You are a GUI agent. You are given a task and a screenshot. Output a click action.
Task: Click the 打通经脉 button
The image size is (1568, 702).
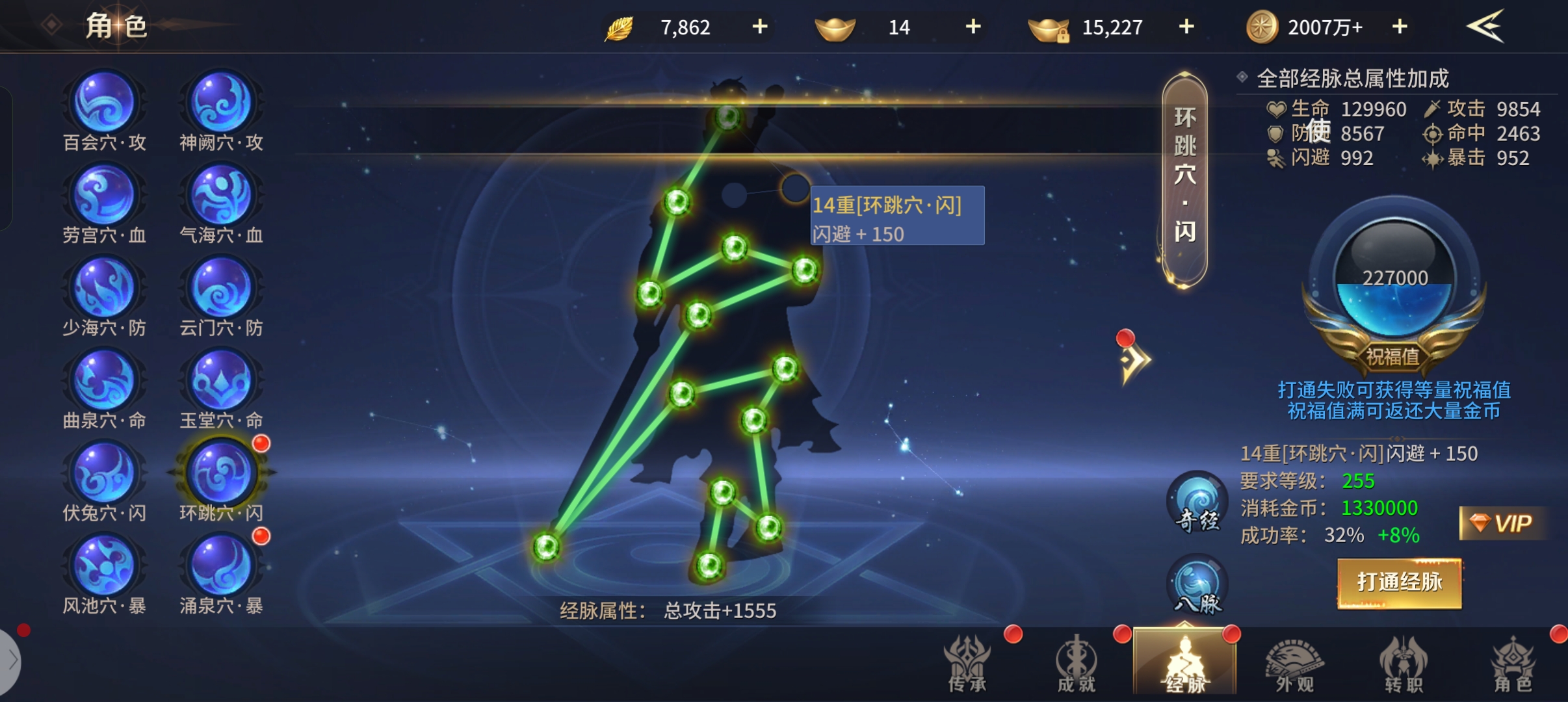[x=1399, y=583]
